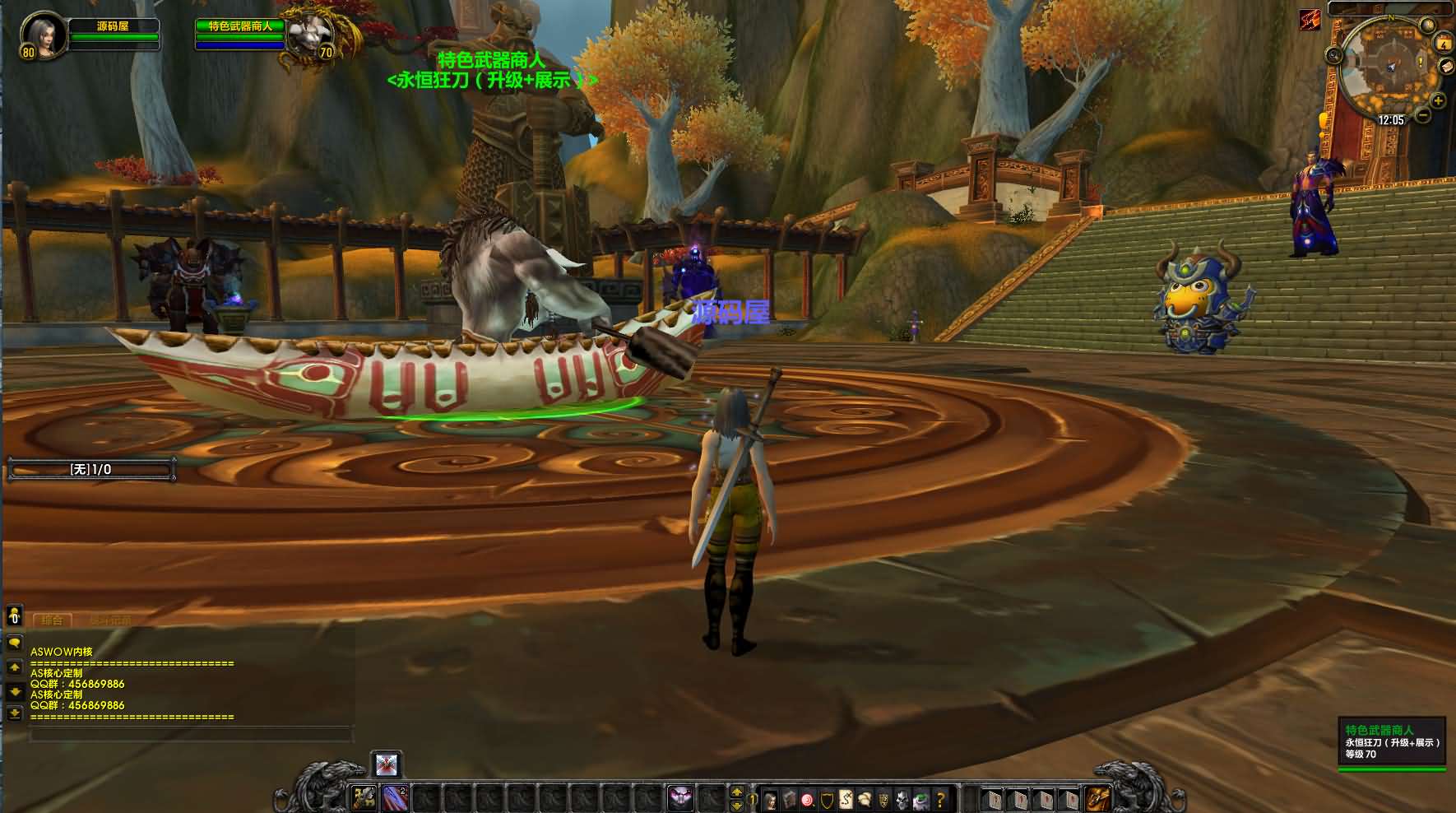The width and height of the screenshot is (1456, 813).
Task: Jump chat to bottom with arrow button
Action: click(14, 713)
